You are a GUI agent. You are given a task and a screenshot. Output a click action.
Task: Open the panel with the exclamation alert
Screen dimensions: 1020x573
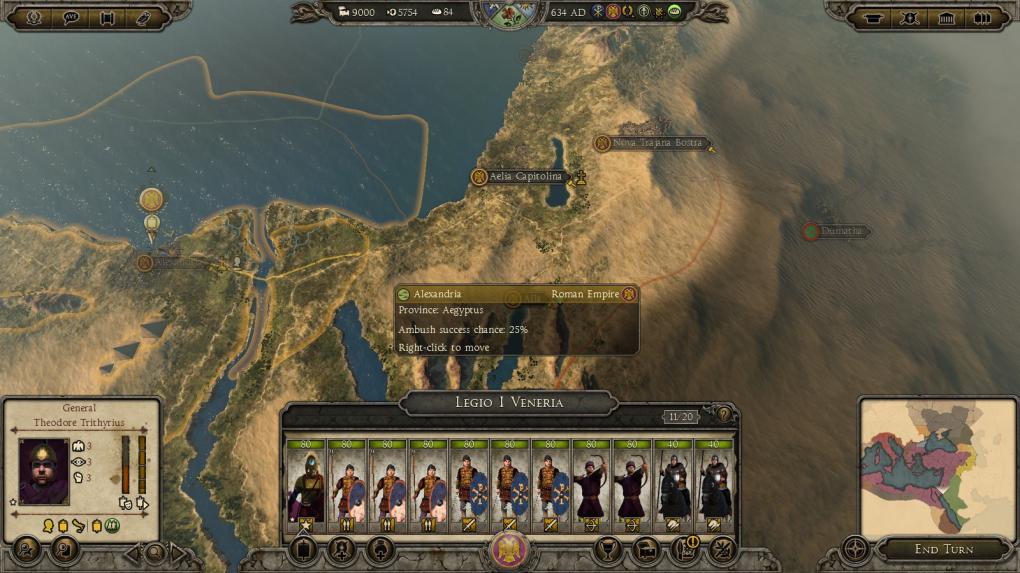[686, 548]
